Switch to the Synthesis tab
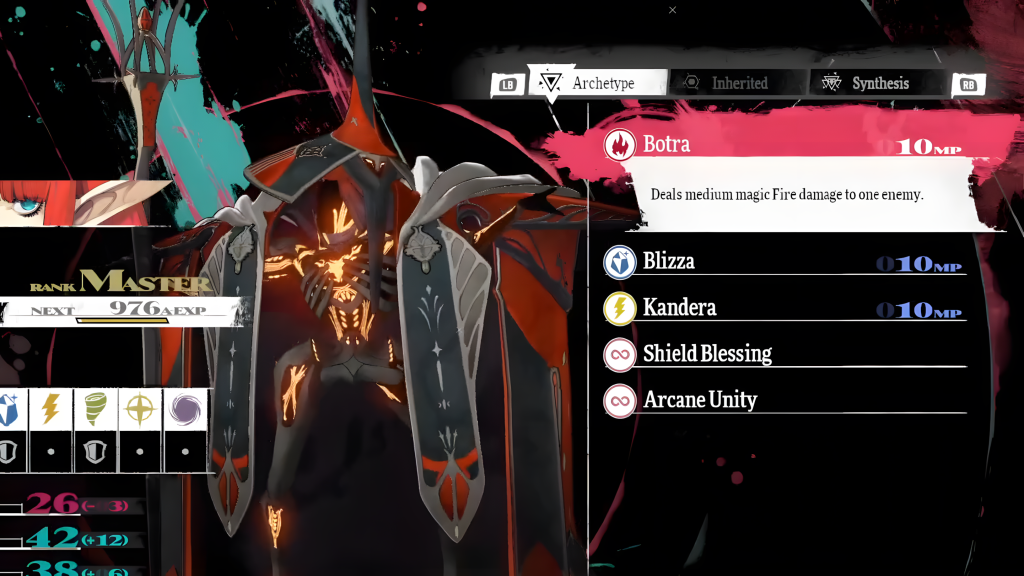This screenshot has height=576, width=1024. pyautogui.click(x=879, y=84)
